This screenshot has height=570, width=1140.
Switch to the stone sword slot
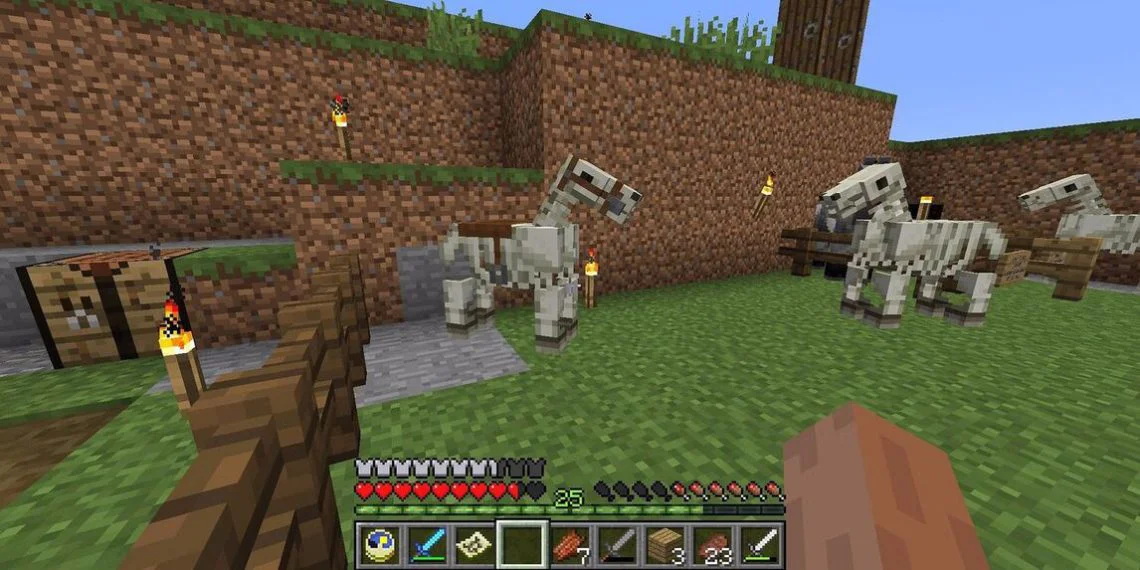point(617,544)
